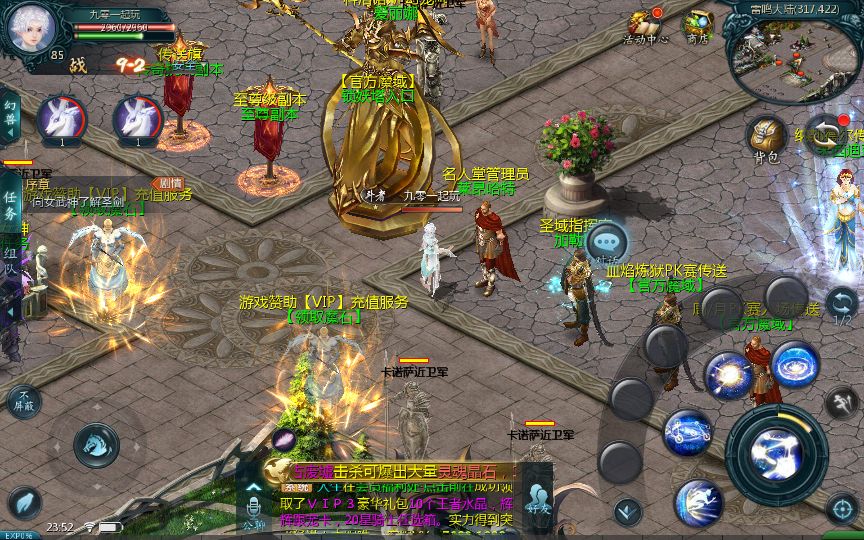Click the blue speech bubble dialogue button
The width and height of the screenshot is (864, 540).
click(x=607, y=241)
